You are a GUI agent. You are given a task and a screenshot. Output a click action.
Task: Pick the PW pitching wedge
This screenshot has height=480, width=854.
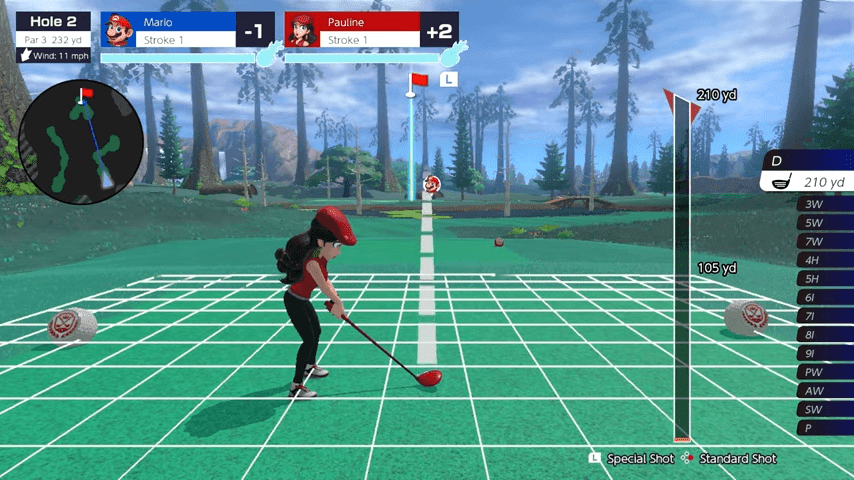point(822,372)
